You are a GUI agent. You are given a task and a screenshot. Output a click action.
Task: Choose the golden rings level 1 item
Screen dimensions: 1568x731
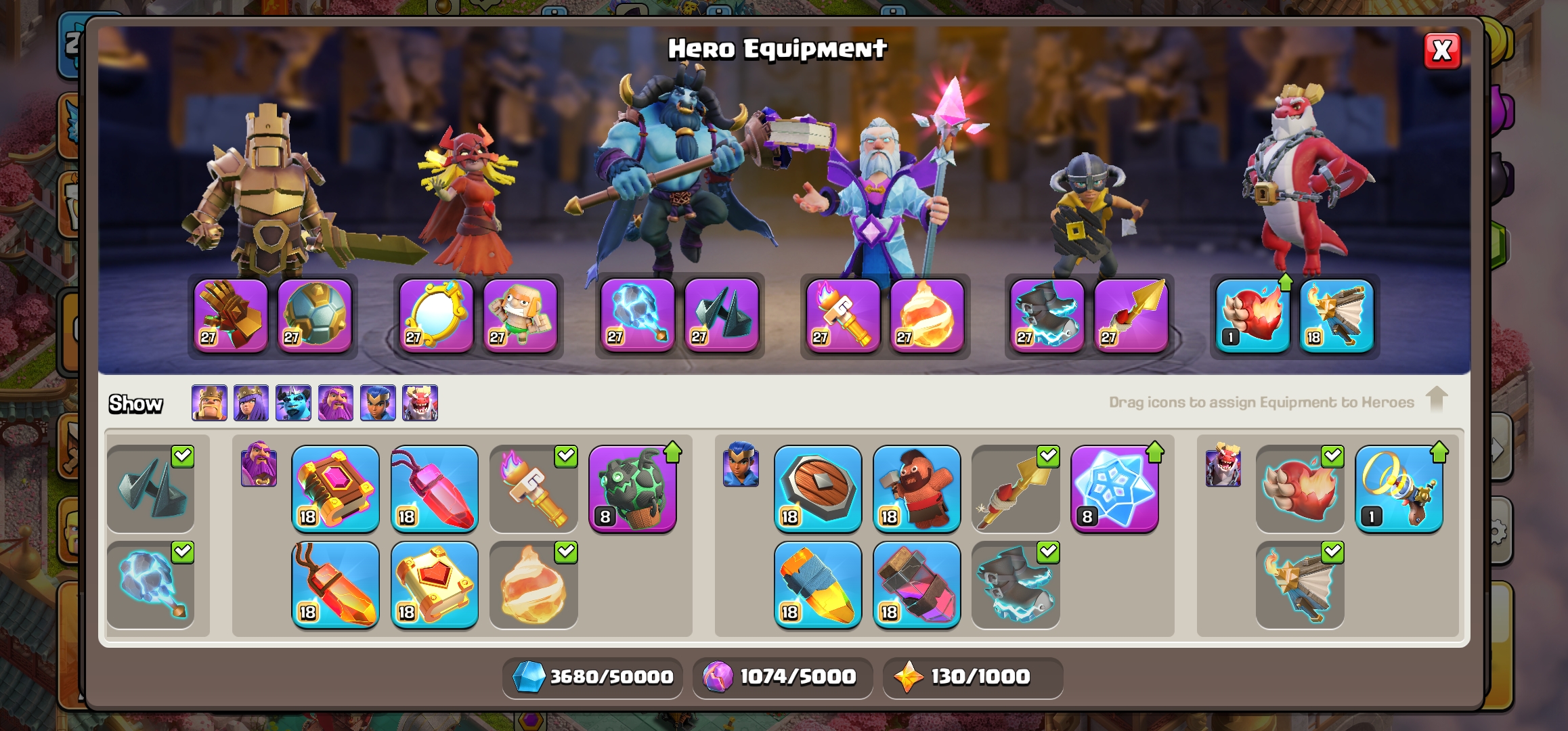click(1399, 489)
